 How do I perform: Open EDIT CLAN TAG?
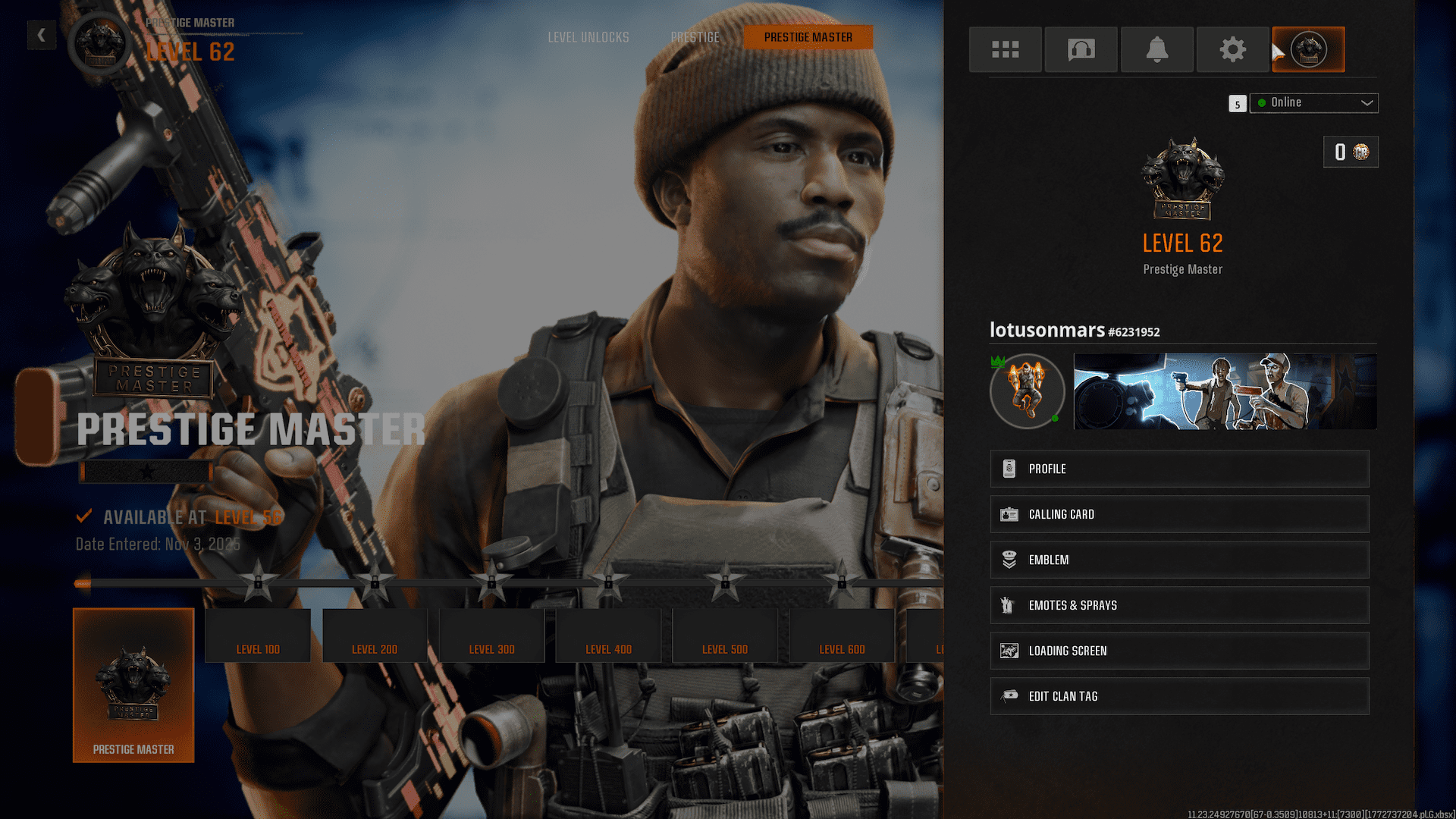click(x=1009, y=695)
